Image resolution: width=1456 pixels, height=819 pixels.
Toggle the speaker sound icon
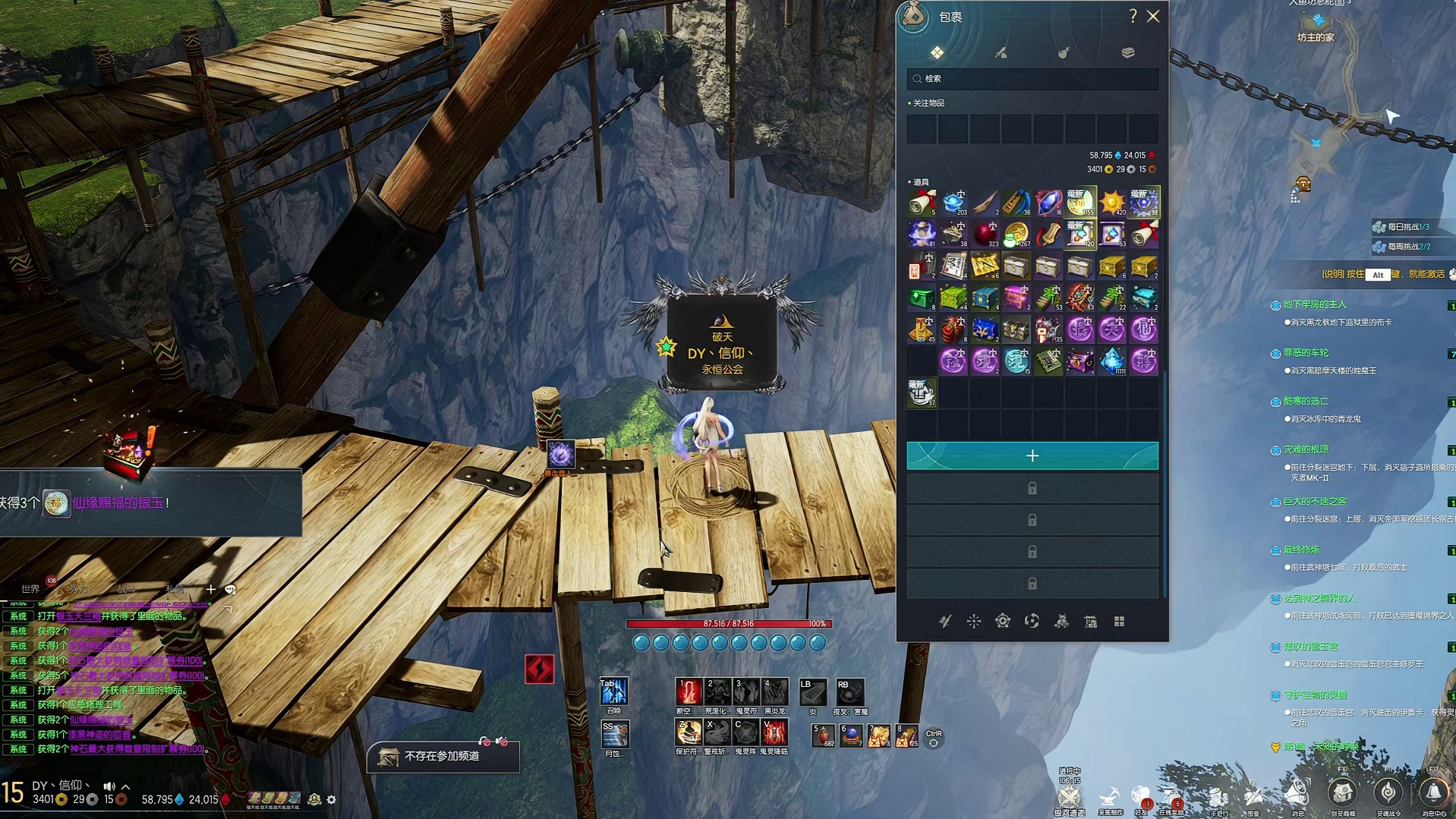[109, 786]
